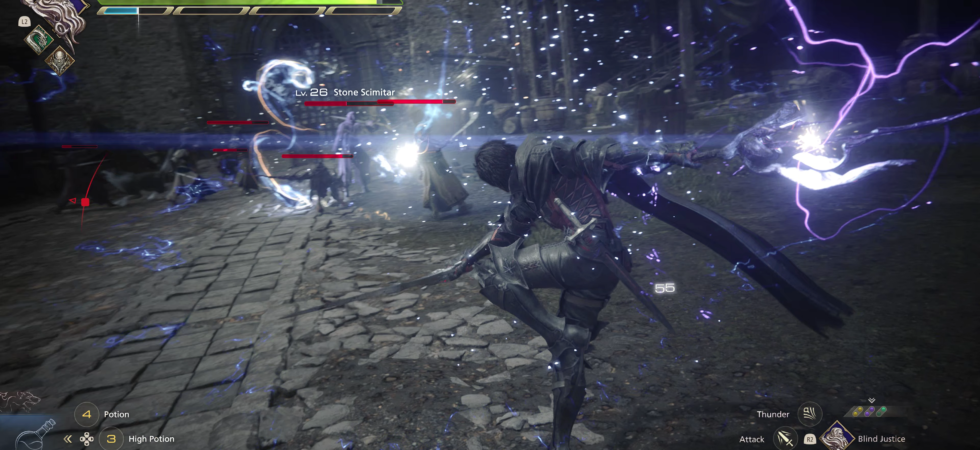Select the active Ramuh eikon portrait
Image resolution: width=980 pixels, height=450 pixels.
55,10
